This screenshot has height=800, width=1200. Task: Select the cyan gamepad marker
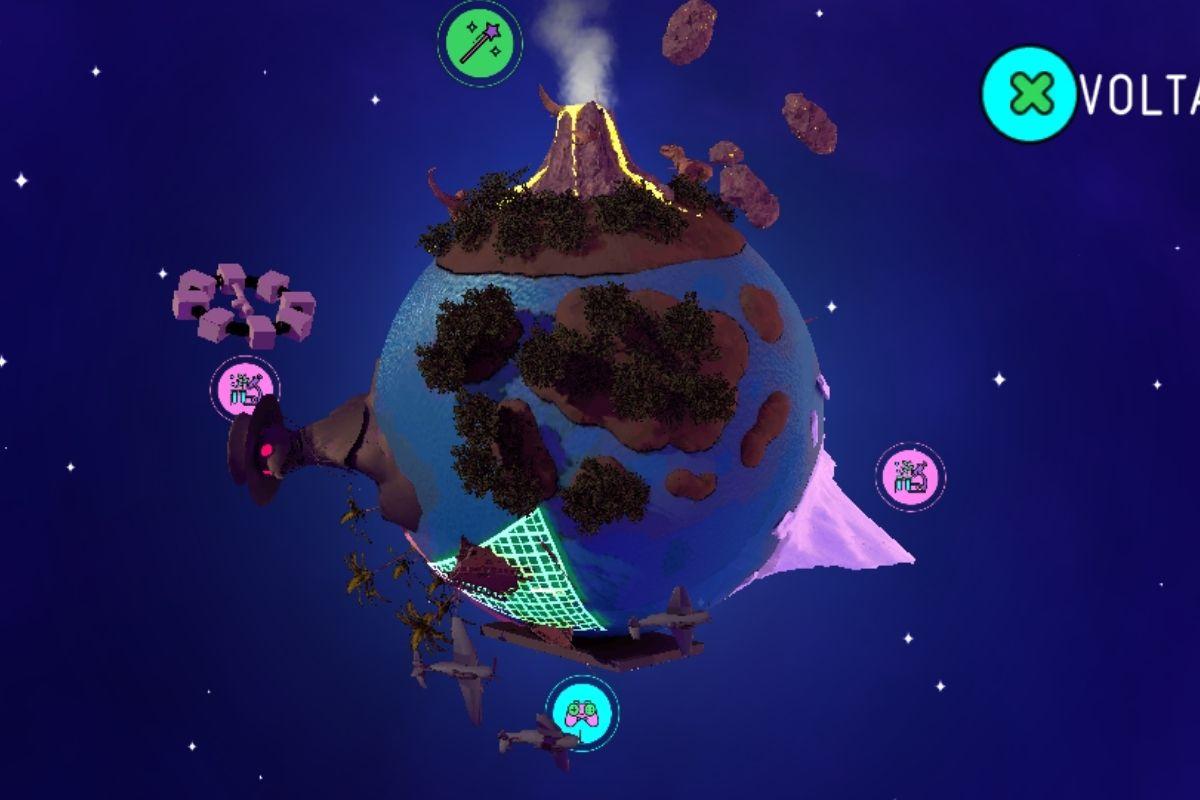coord(582,713)
